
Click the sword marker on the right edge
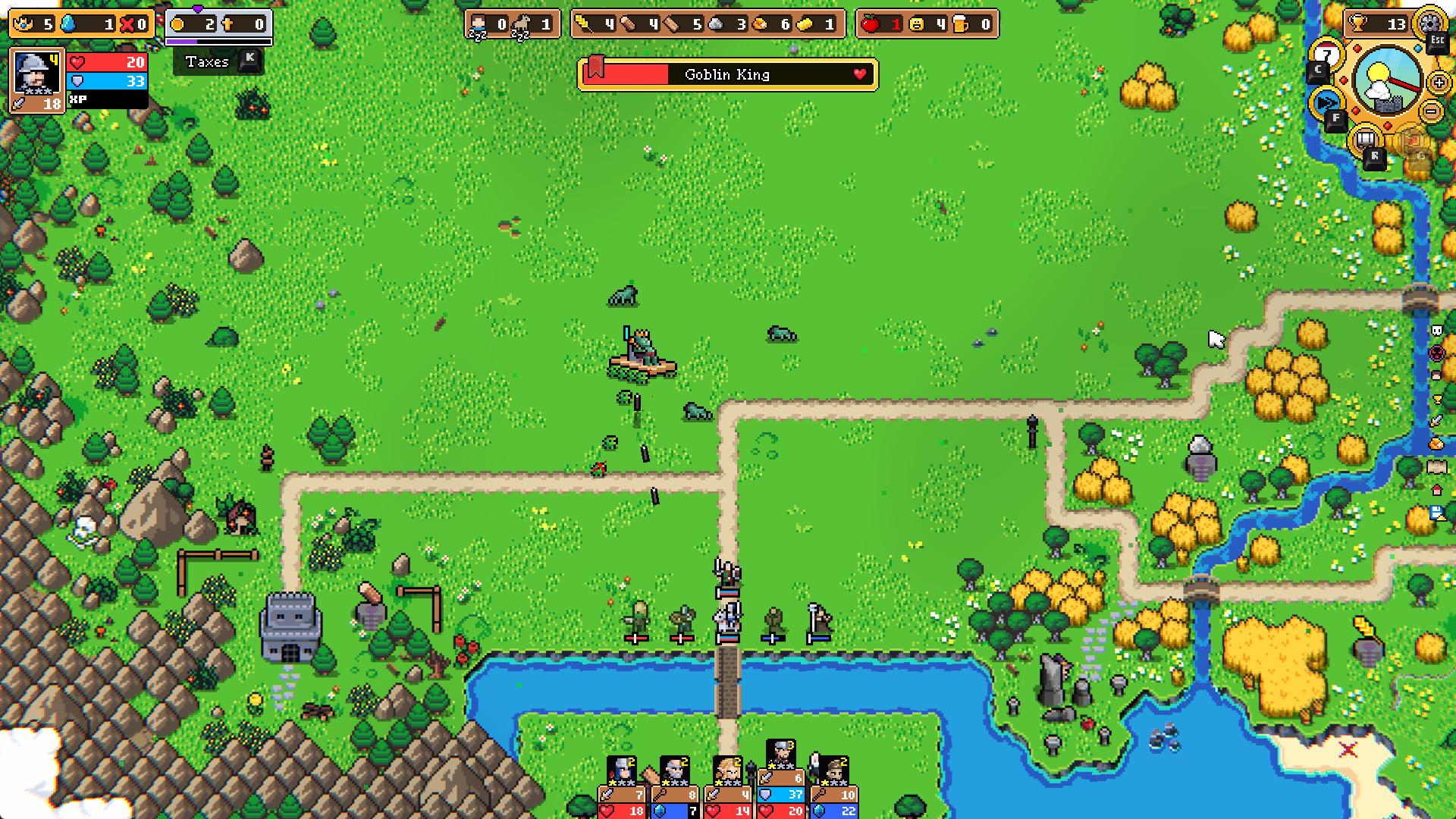pos(1436,419)
